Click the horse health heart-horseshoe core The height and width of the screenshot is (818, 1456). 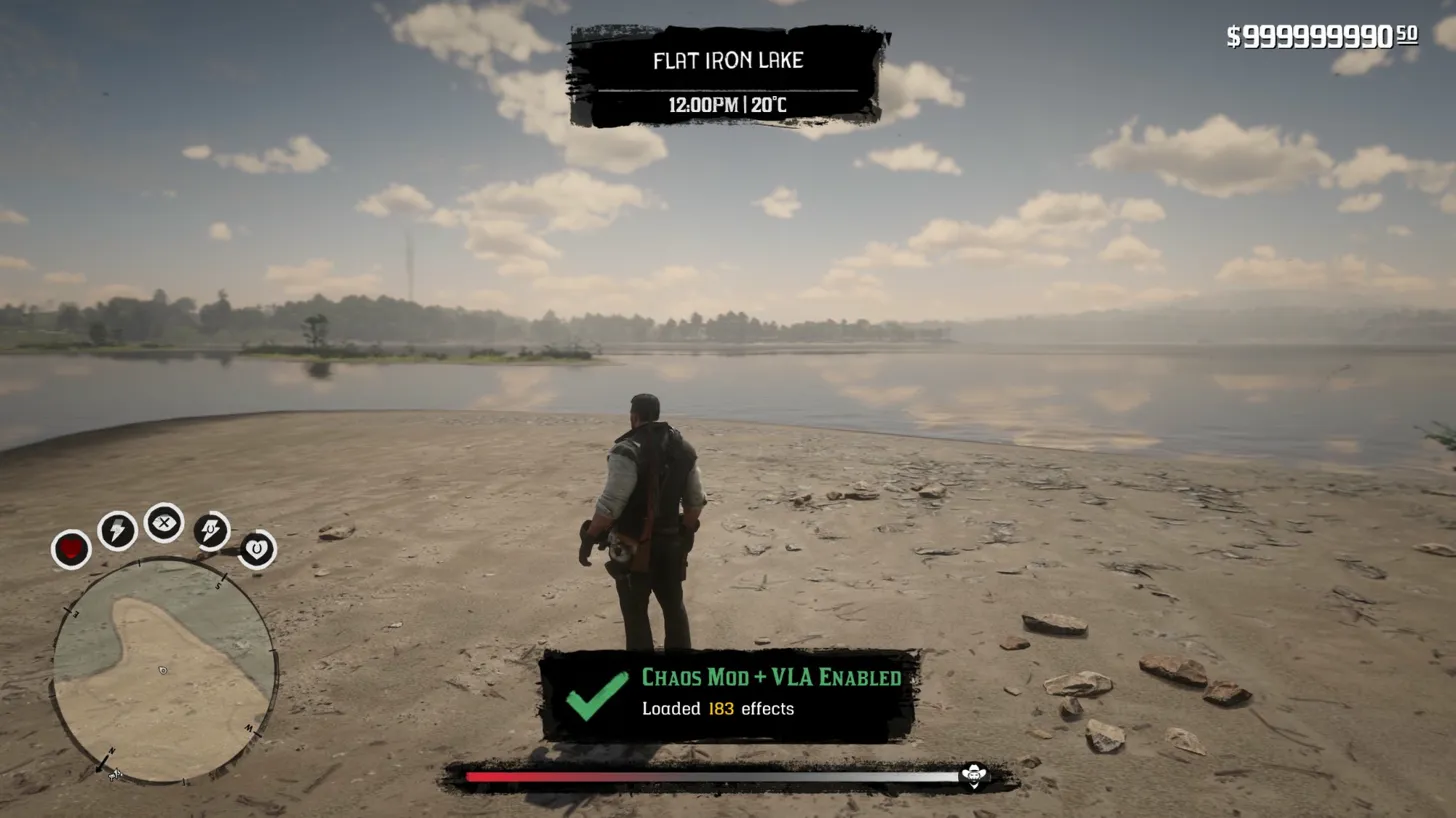pos(254,547)
